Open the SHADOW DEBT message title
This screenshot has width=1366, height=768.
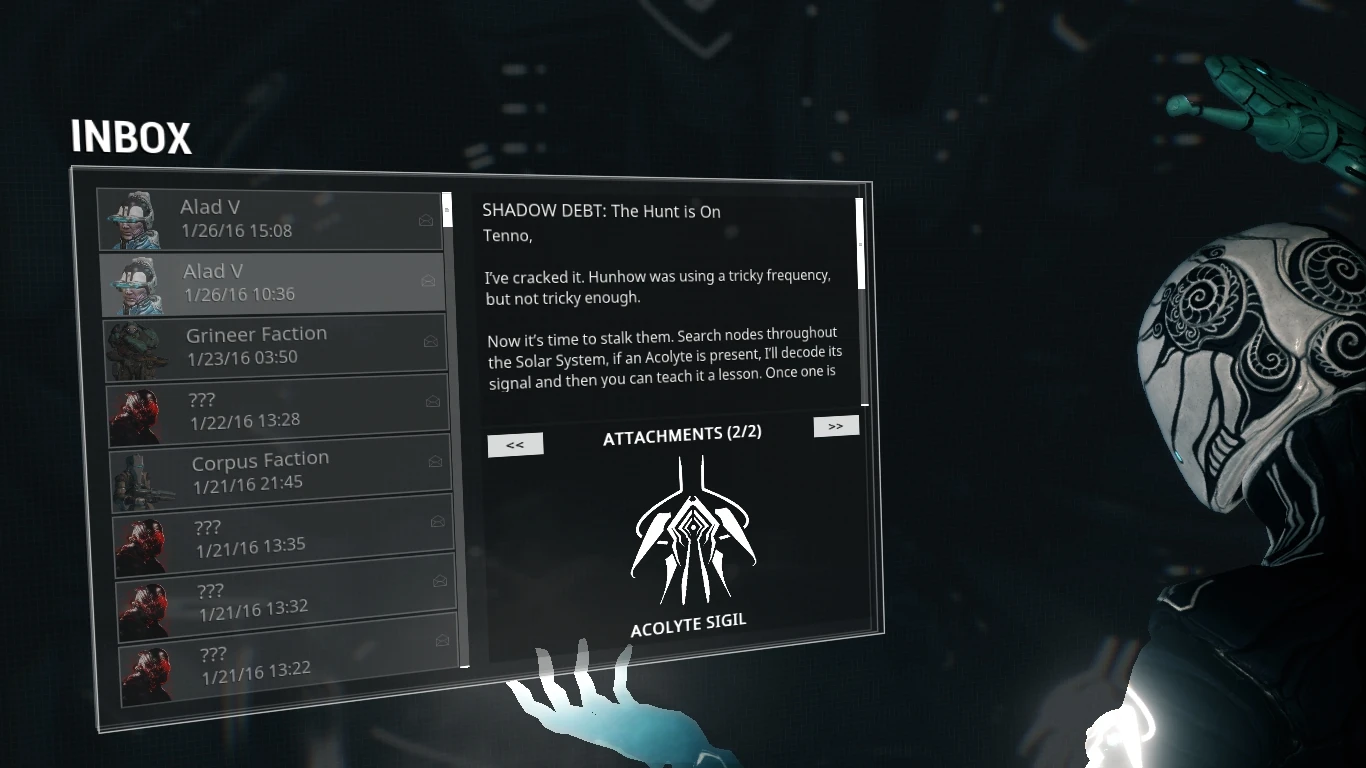click(602, 211)
